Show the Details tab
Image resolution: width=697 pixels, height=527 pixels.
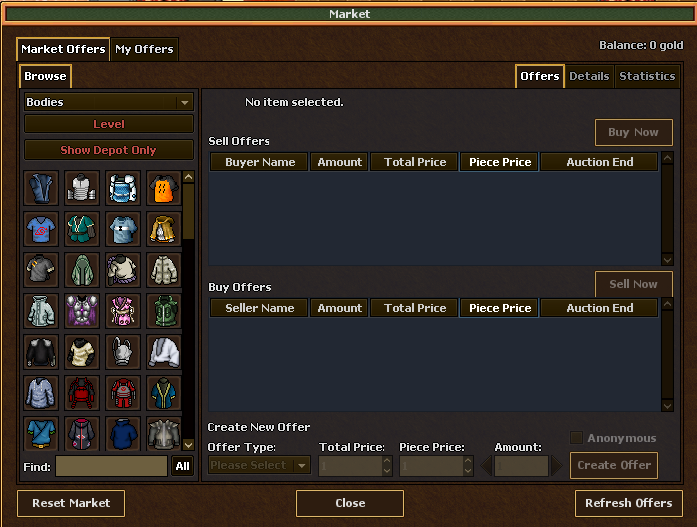[589, 76]
